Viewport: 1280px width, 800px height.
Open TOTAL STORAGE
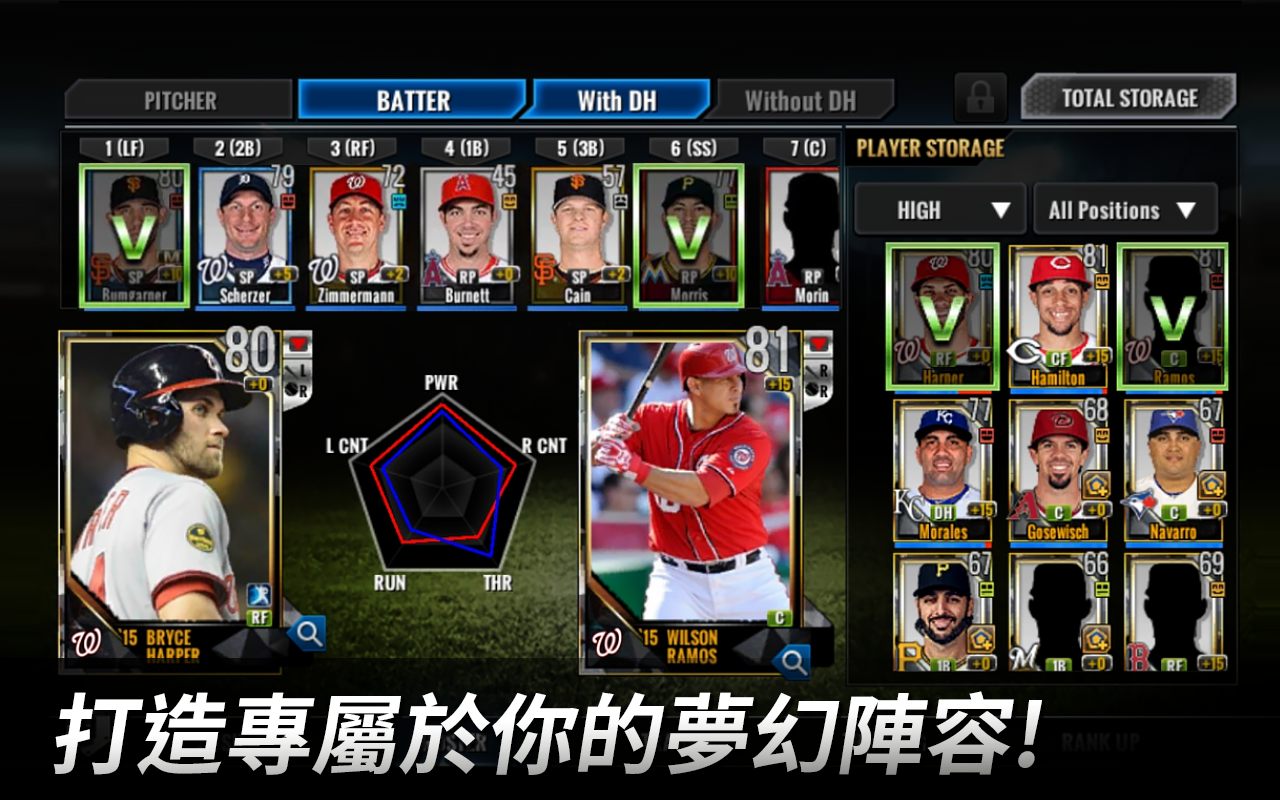coord(1128,97)
